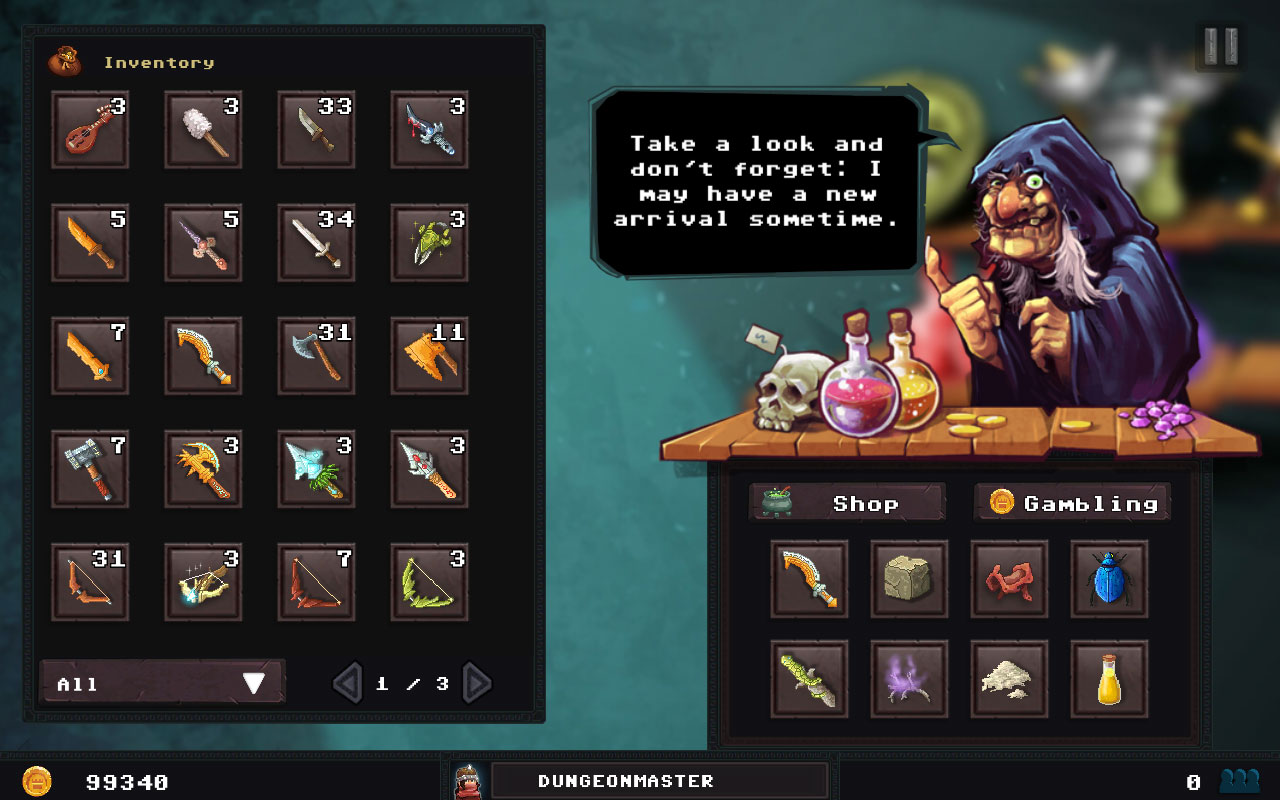Select the stone block shop item

pyautogui.click(x=909, y=579)
